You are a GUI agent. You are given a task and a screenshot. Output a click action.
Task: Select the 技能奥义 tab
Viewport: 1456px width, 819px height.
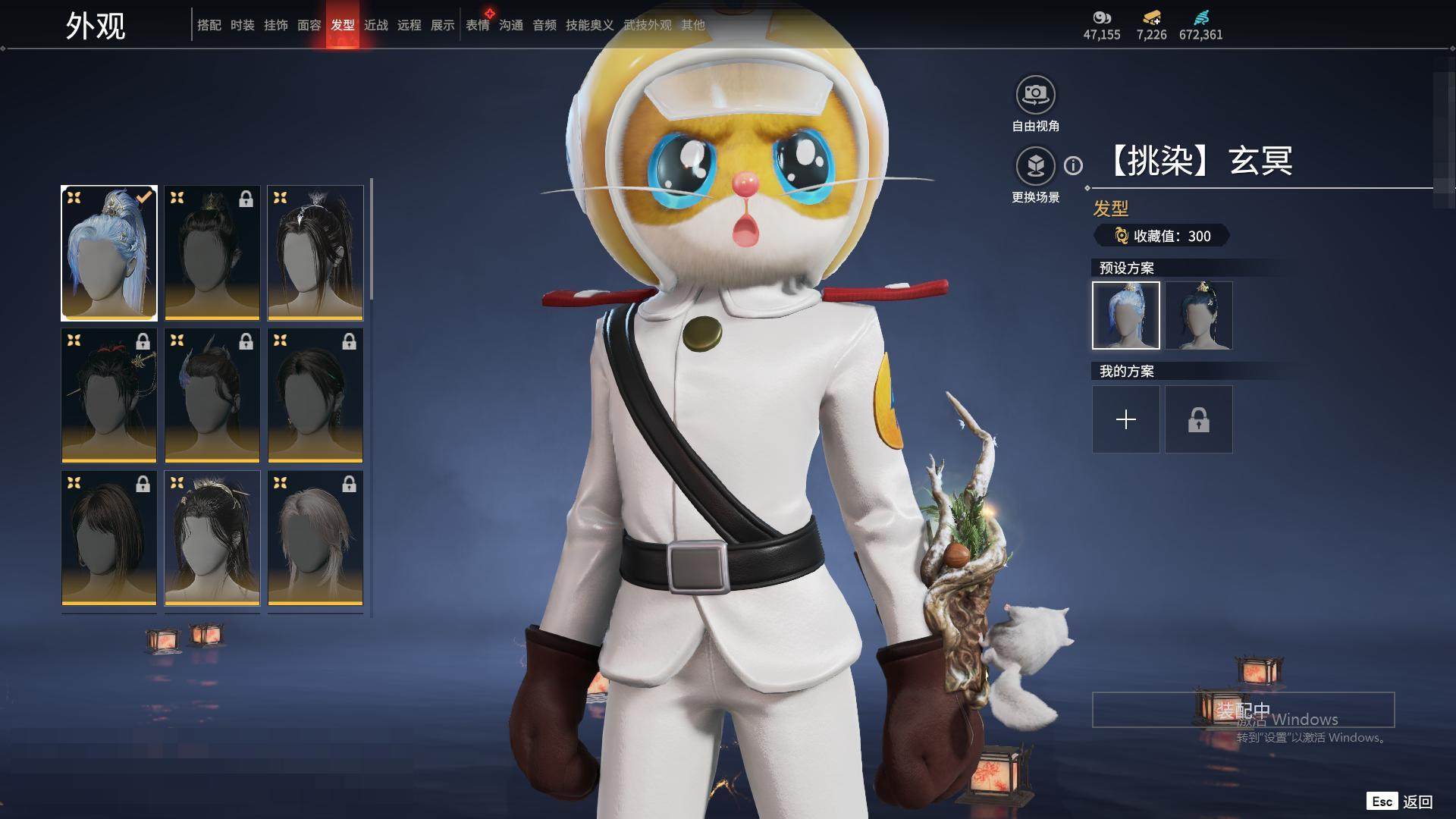coord(589,25)
